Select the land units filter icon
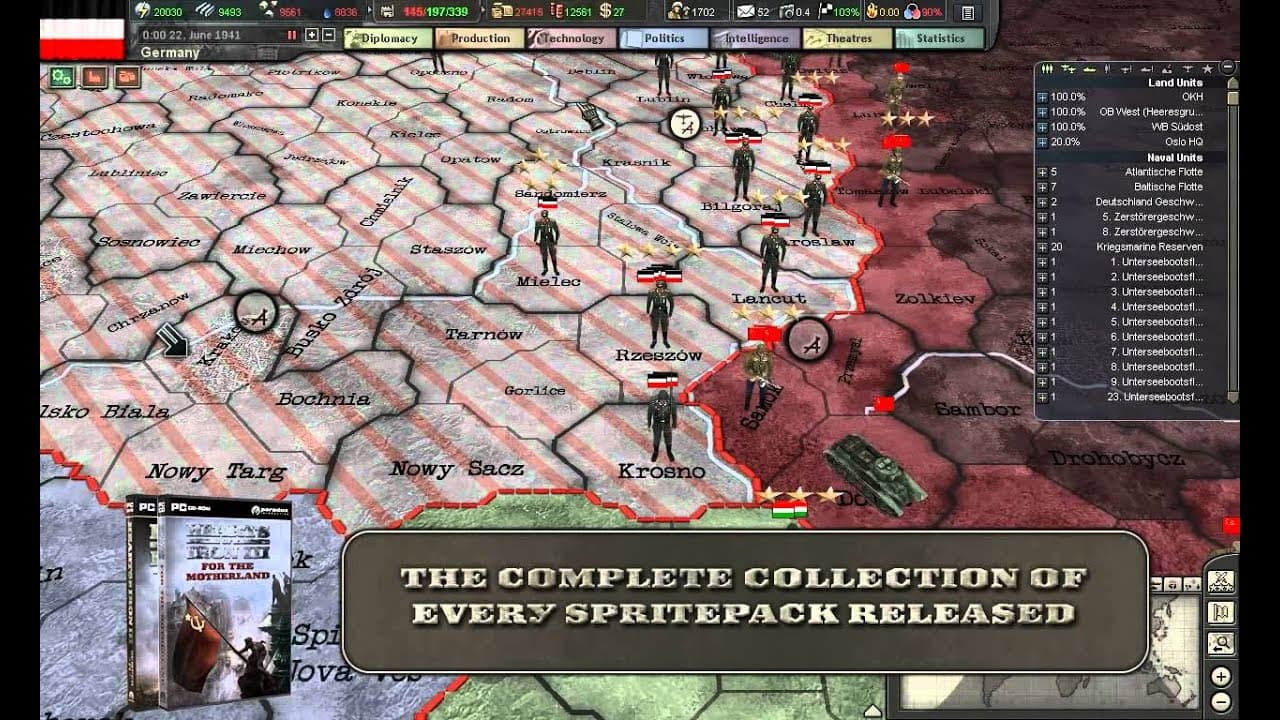 [1047, 68]
